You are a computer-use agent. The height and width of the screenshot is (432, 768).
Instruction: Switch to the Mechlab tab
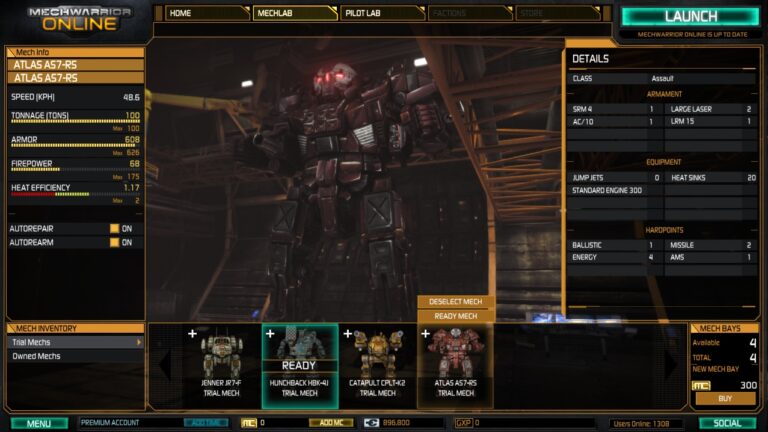point(294,13)
